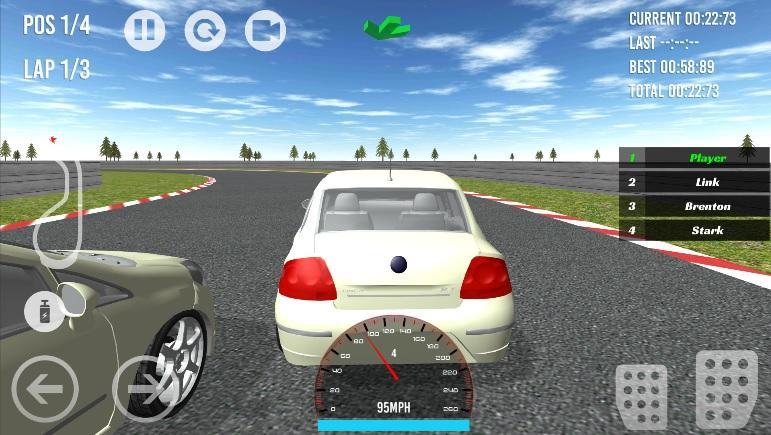Click the track outline minimap
This screenshot has height=435, width=771.
pyautogui.click(x=55, y=208)
